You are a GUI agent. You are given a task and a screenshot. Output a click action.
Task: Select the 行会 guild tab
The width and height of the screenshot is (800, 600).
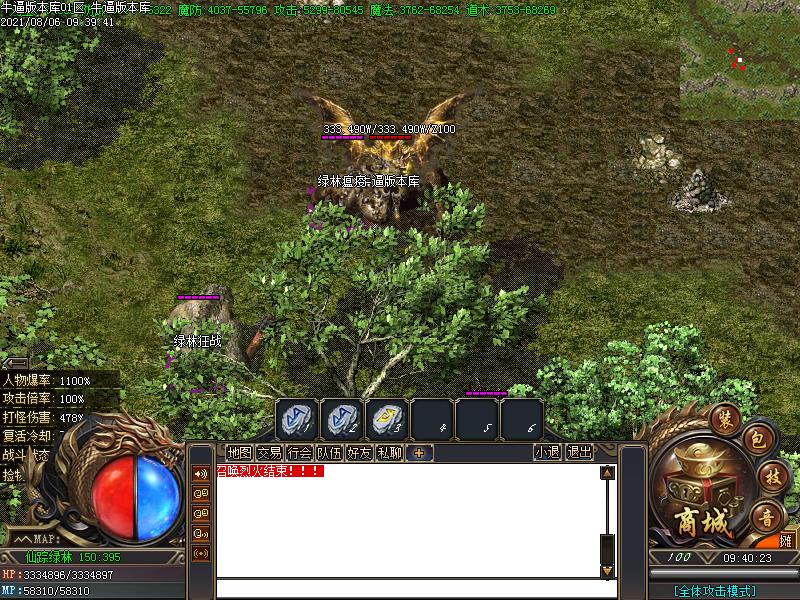[299, 452]
